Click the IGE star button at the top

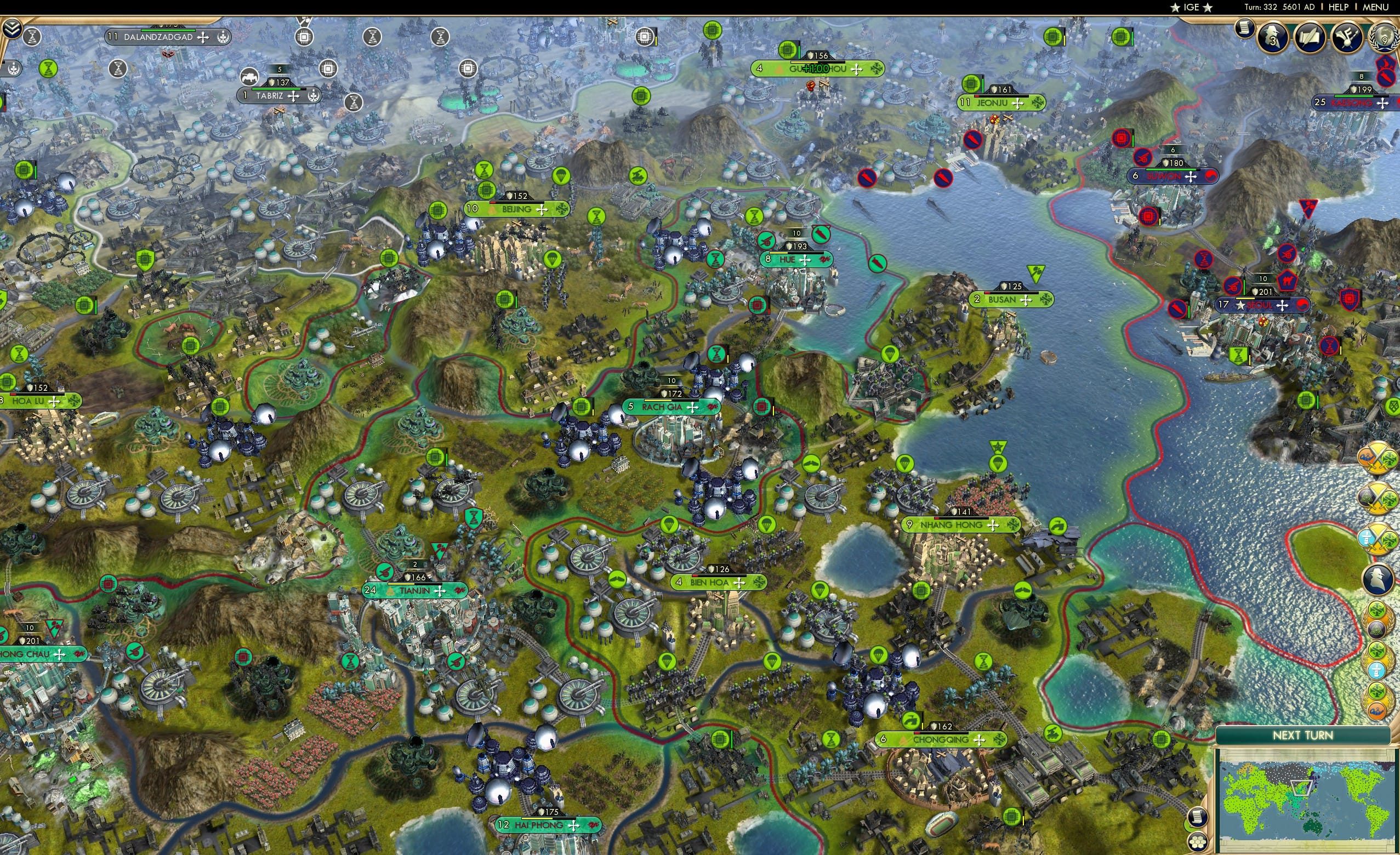coord(1191,7)
